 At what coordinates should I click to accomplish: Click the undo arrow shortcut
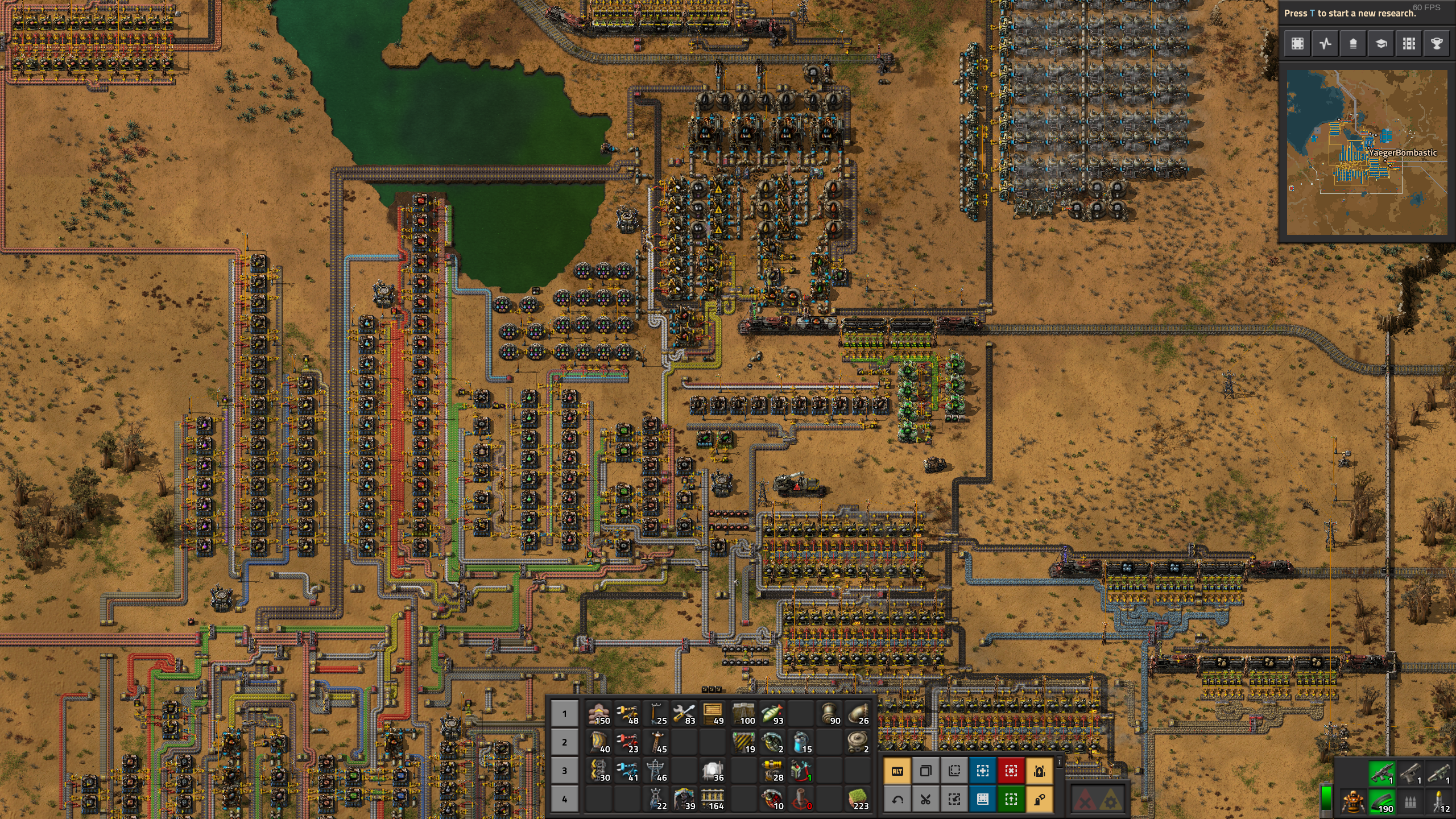[897, 800]
